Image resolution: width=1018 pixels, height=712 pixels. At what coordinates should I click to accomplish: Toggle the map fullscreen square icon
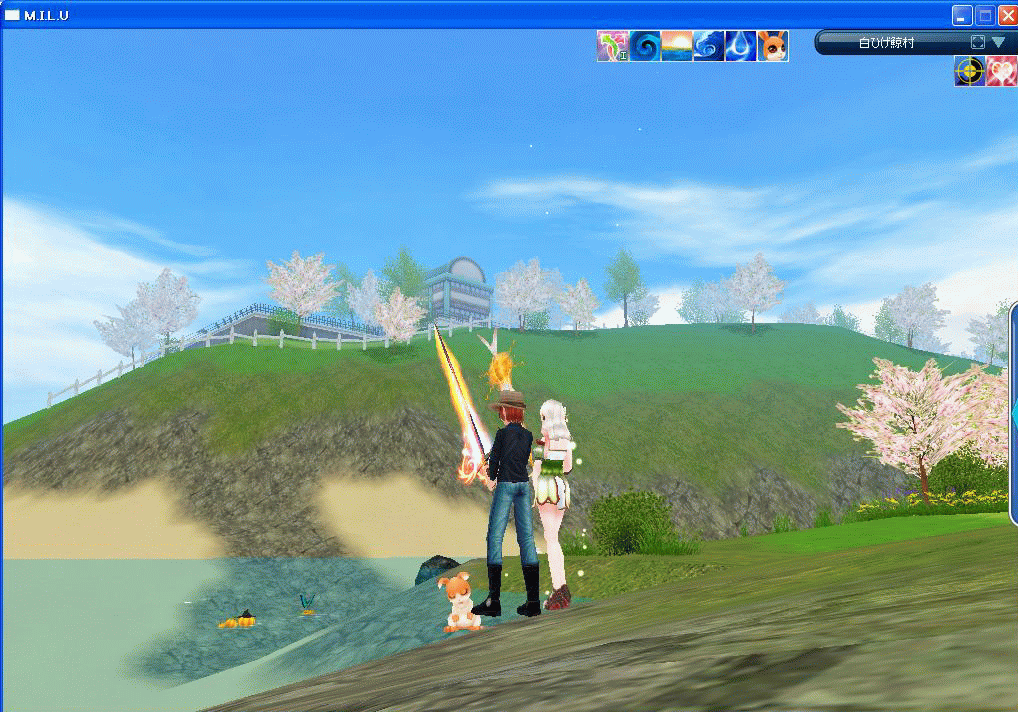[x=978, y=43]
